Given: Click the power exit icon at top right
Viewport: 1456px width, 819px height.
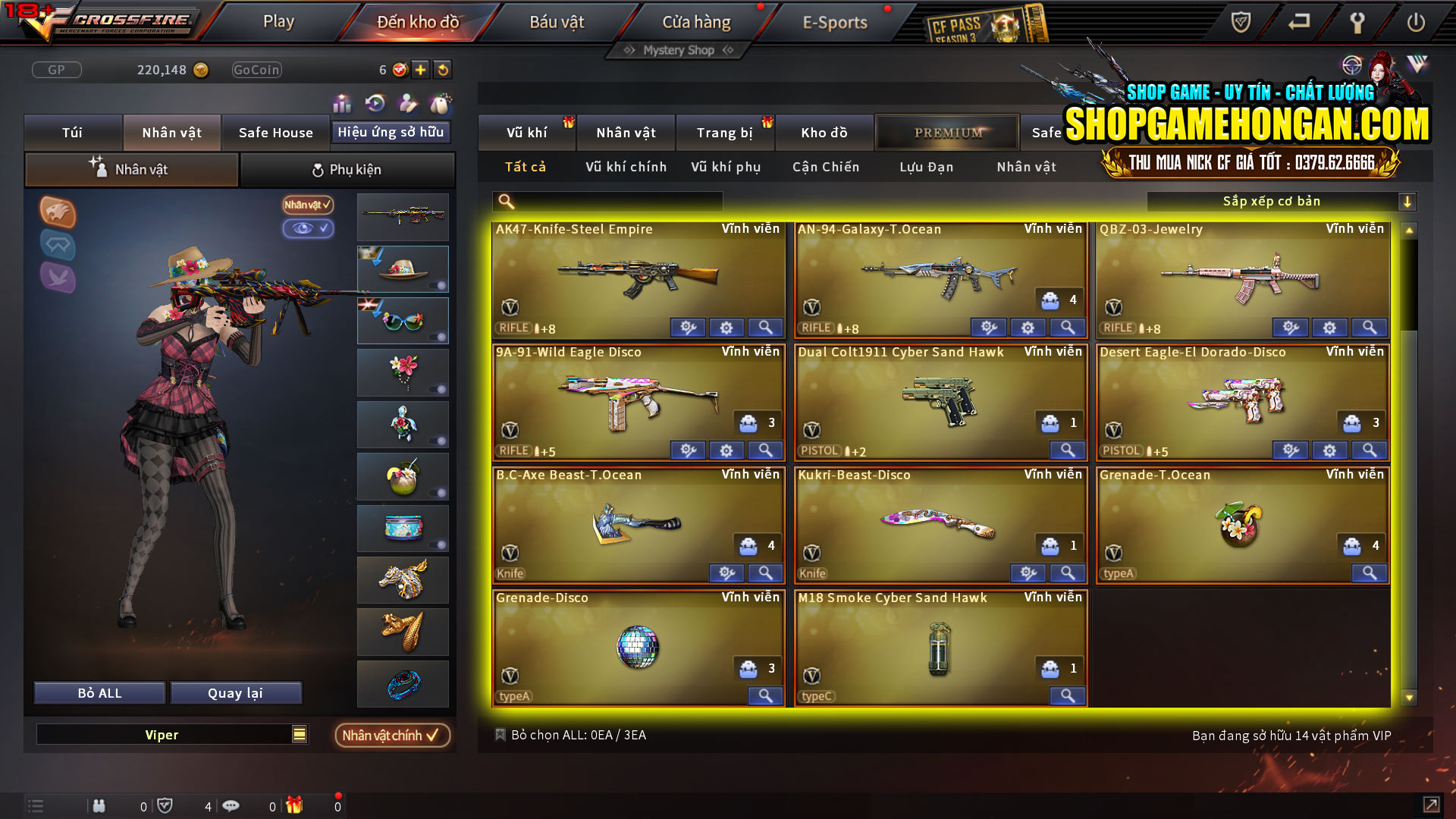Looking at the screenshot, I should coord(1415,23).
